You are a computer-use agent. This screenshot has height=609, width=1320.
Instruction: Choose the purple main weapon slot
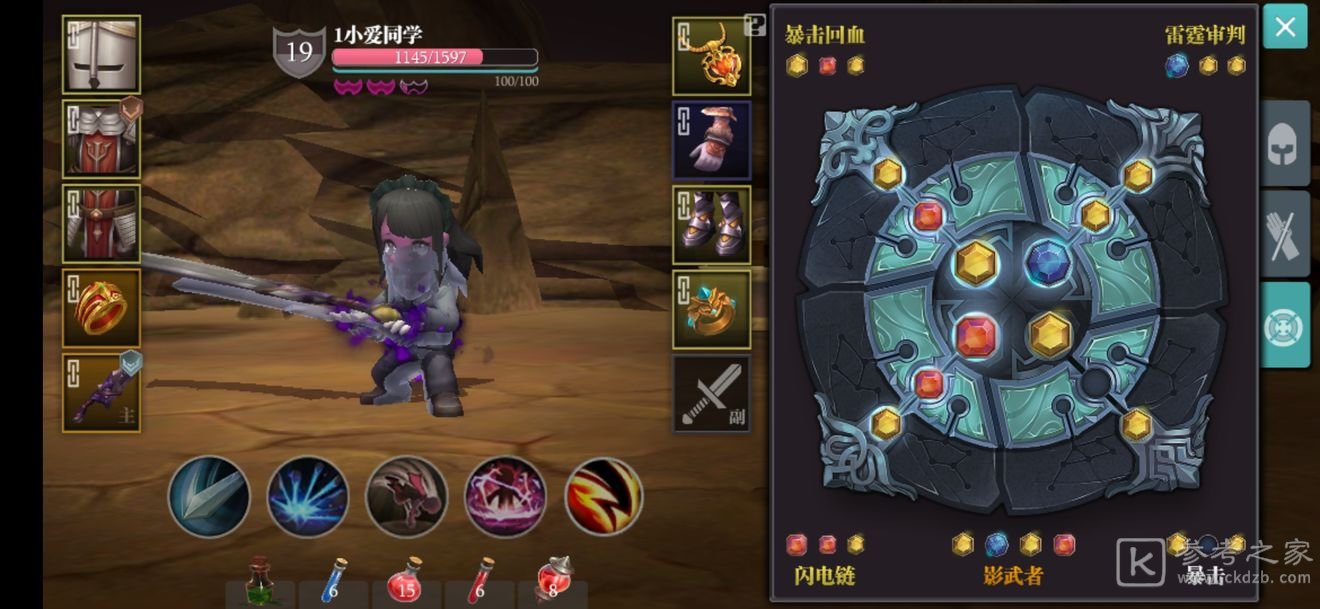[101, 393]
